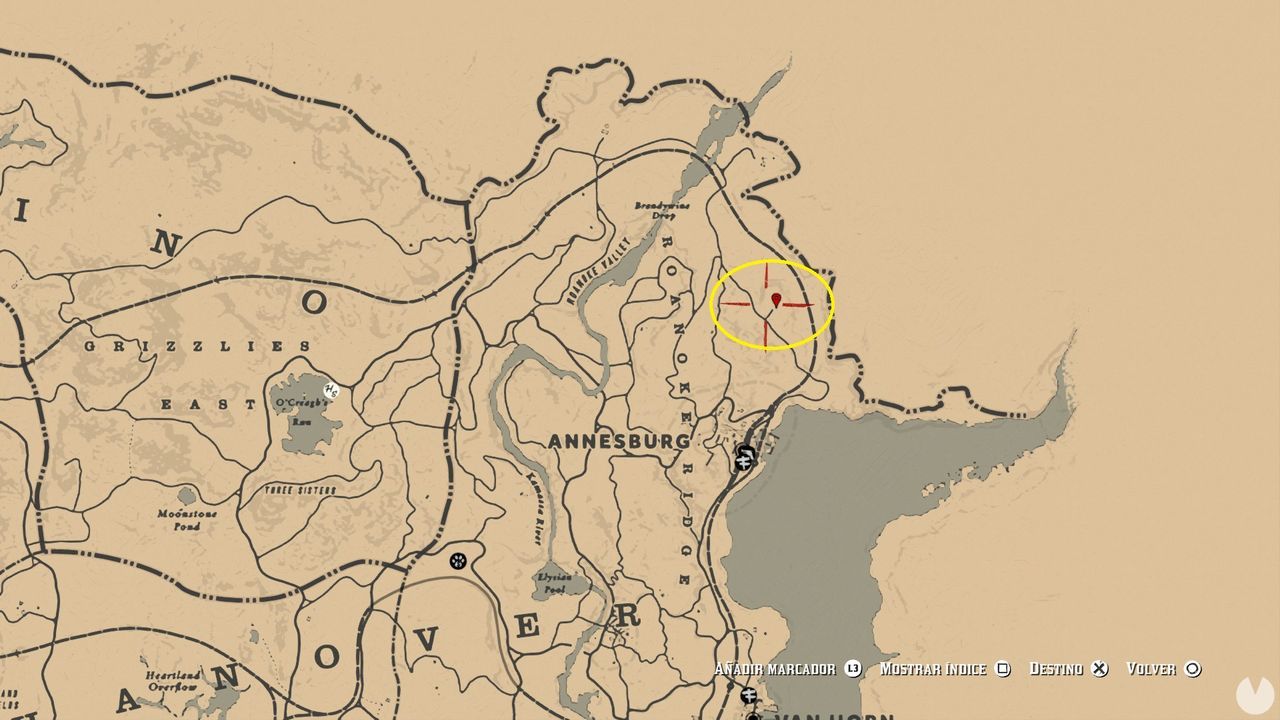Select the red waypoint pin inside the yellow circle
This screenshot has height=720, width=1280.
tap(778, 300)
